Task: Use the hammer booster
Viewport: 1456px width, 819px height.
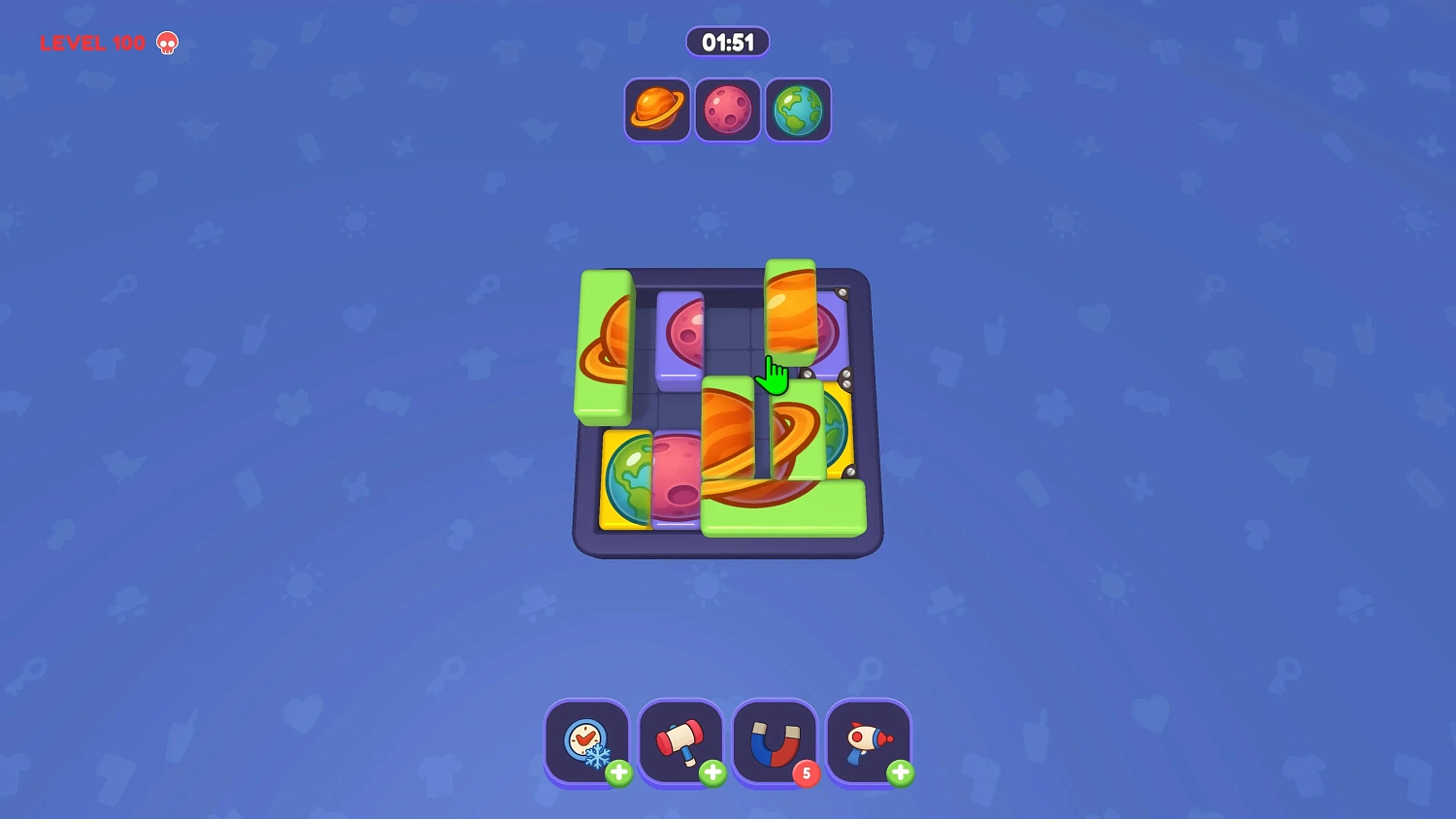Action: click(x=680, y=741)
